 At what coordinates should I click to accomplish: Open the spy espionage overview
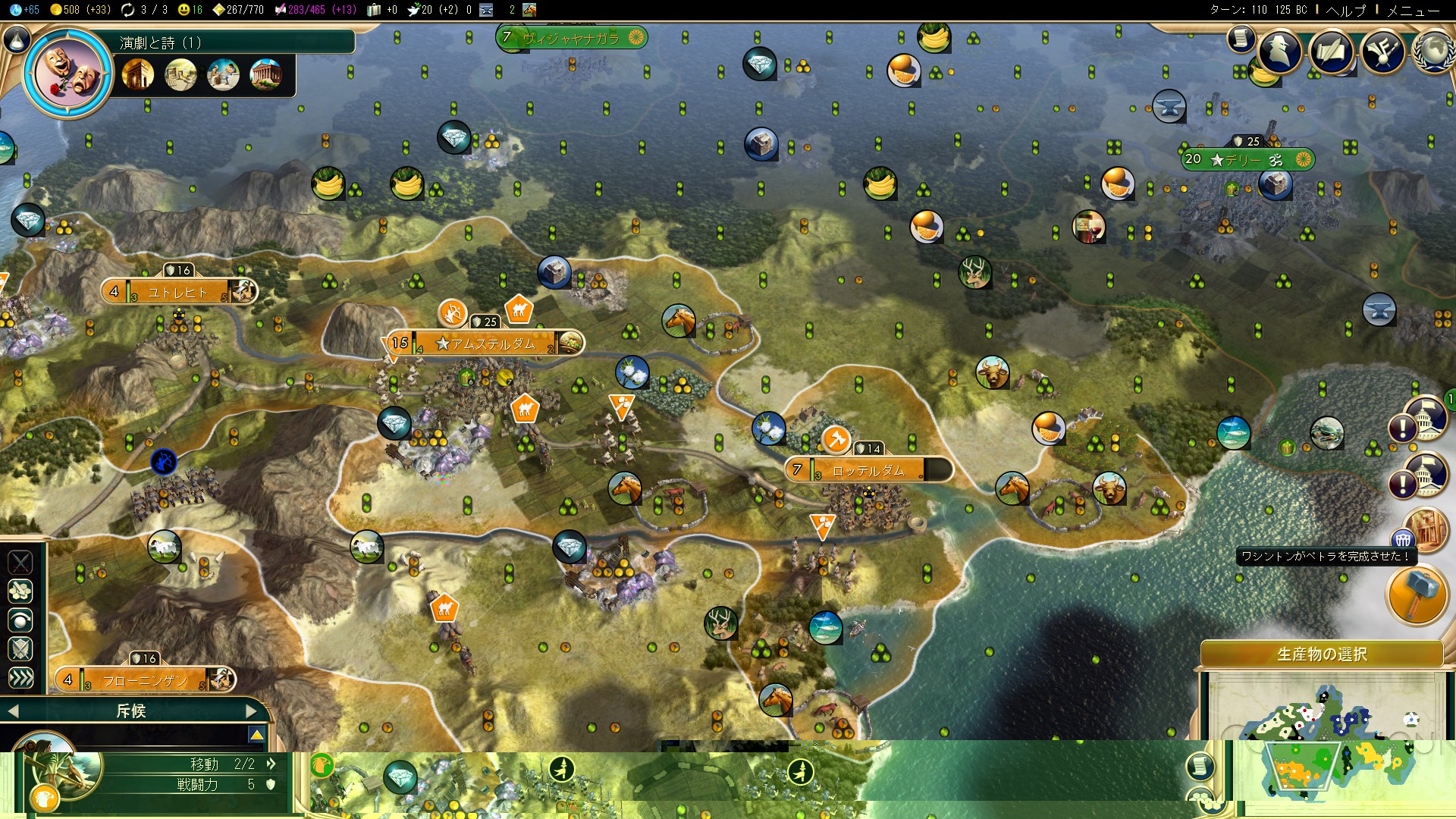point(1280,52)
